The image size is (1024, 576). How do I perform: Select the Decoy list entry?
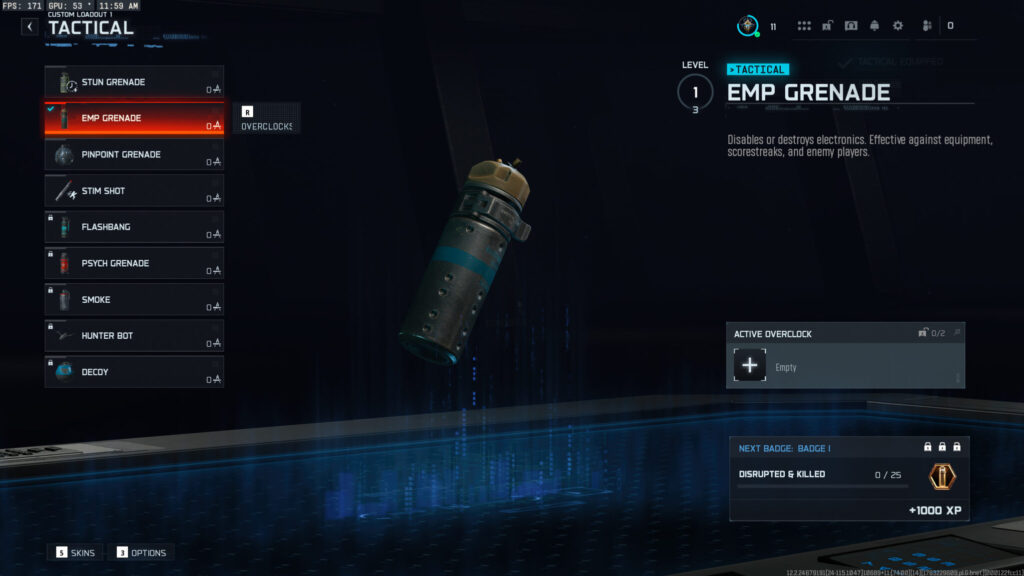tap(134, 372)
